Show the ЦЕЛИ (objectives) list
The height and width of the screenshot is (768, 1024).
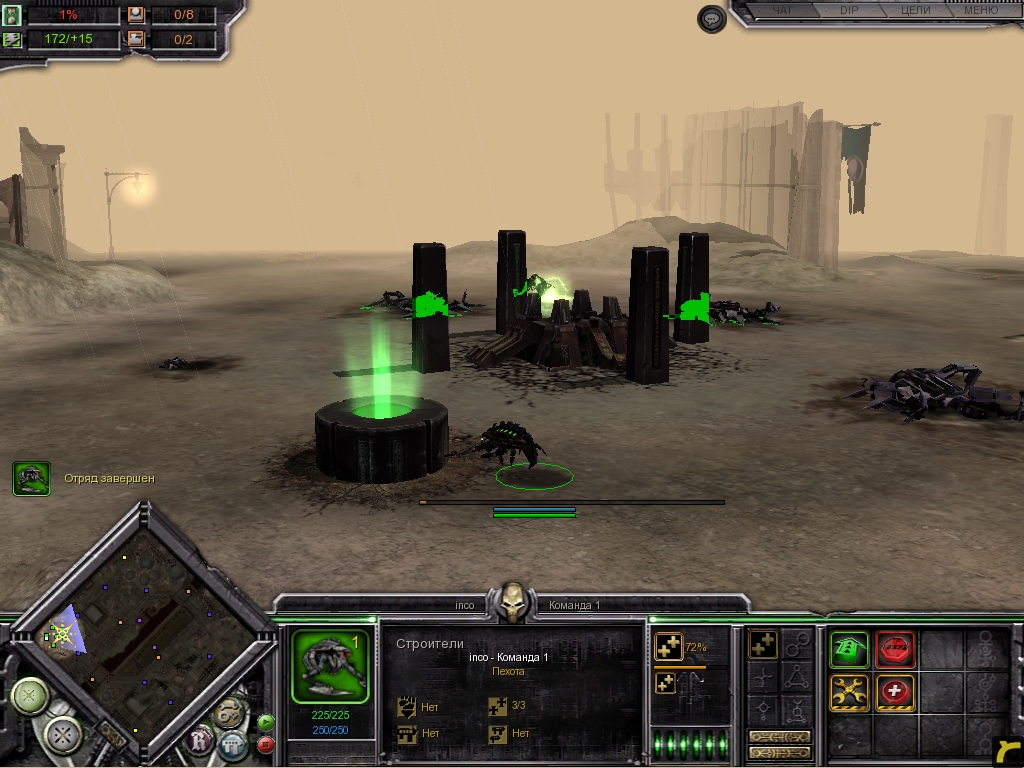(x=915, y=11)
